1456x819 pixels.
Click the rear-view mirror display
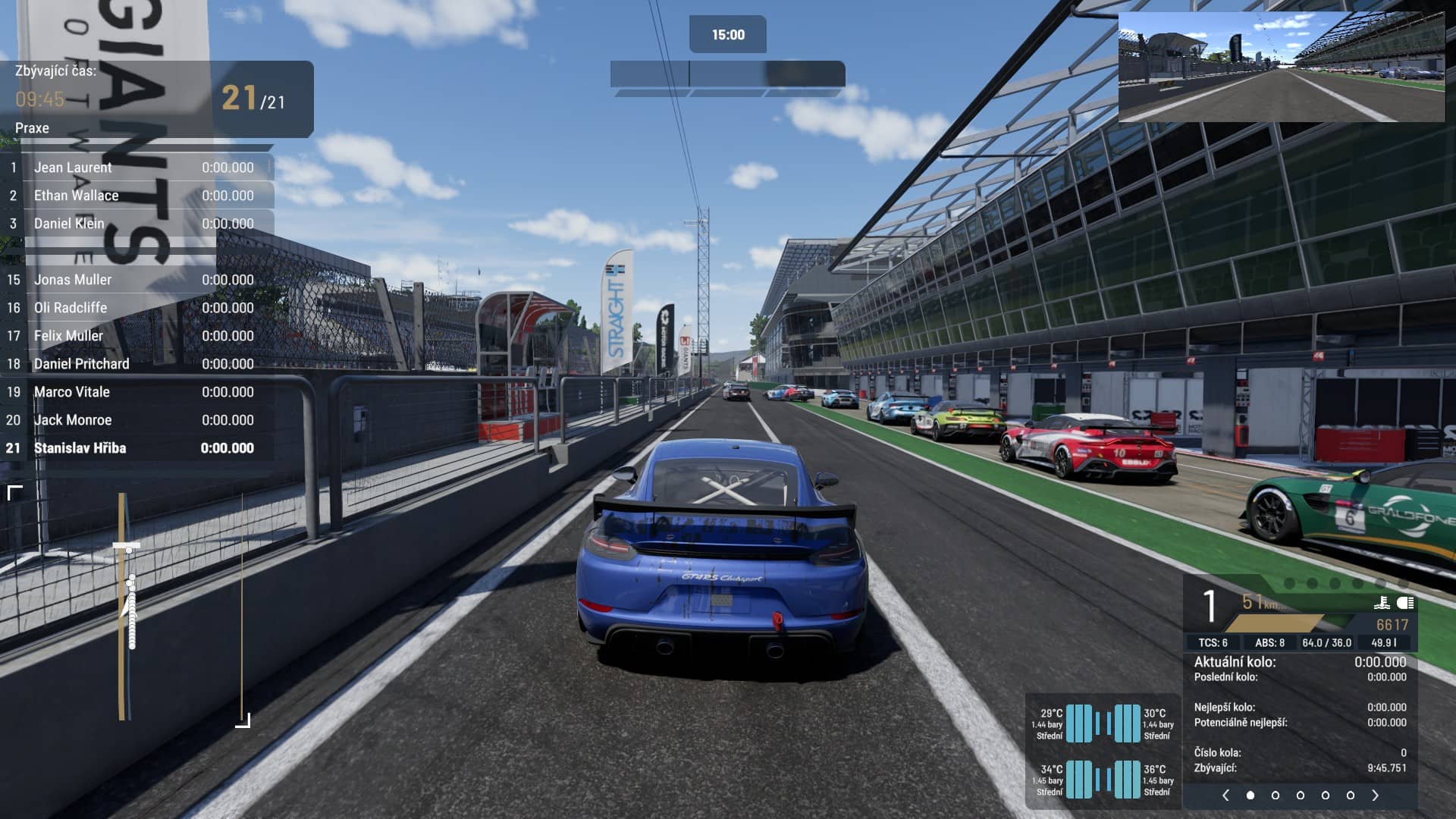tap(1282, 67)
